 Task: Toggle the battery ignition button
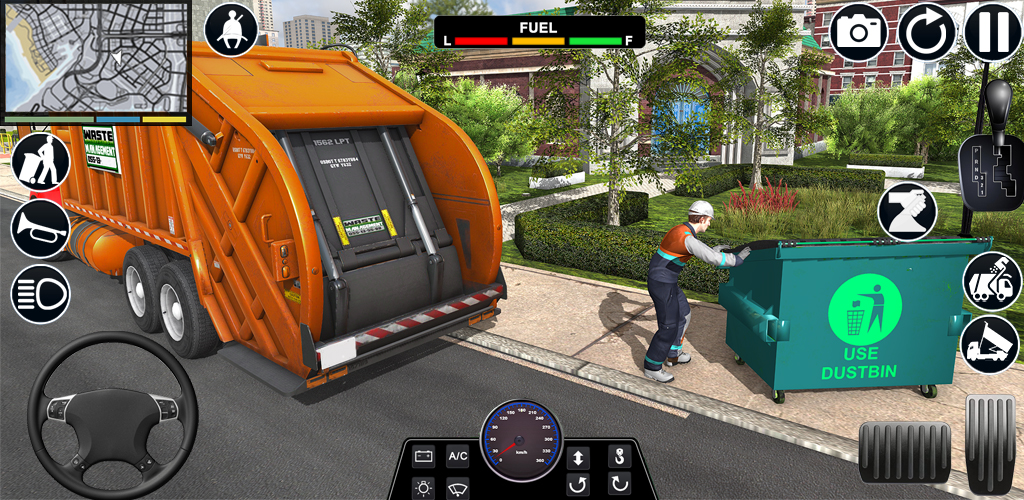click(x=424, y=457)
